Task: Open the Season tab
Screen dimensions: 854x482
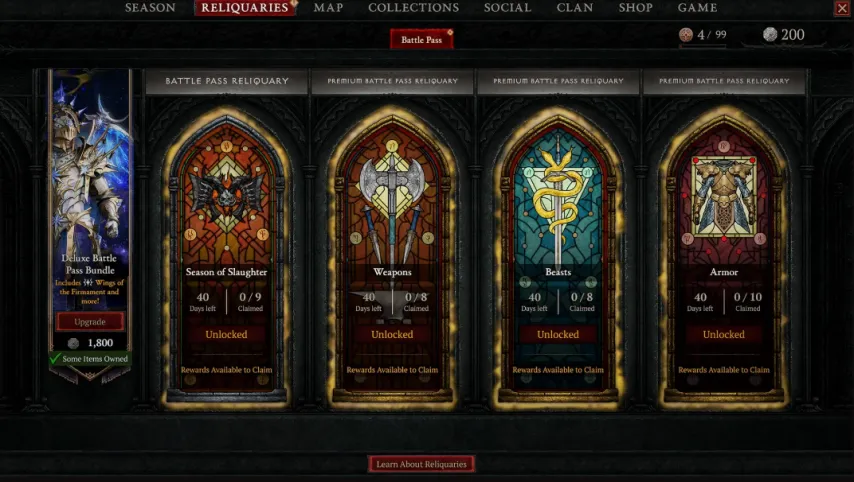Action: coord(150,8)
